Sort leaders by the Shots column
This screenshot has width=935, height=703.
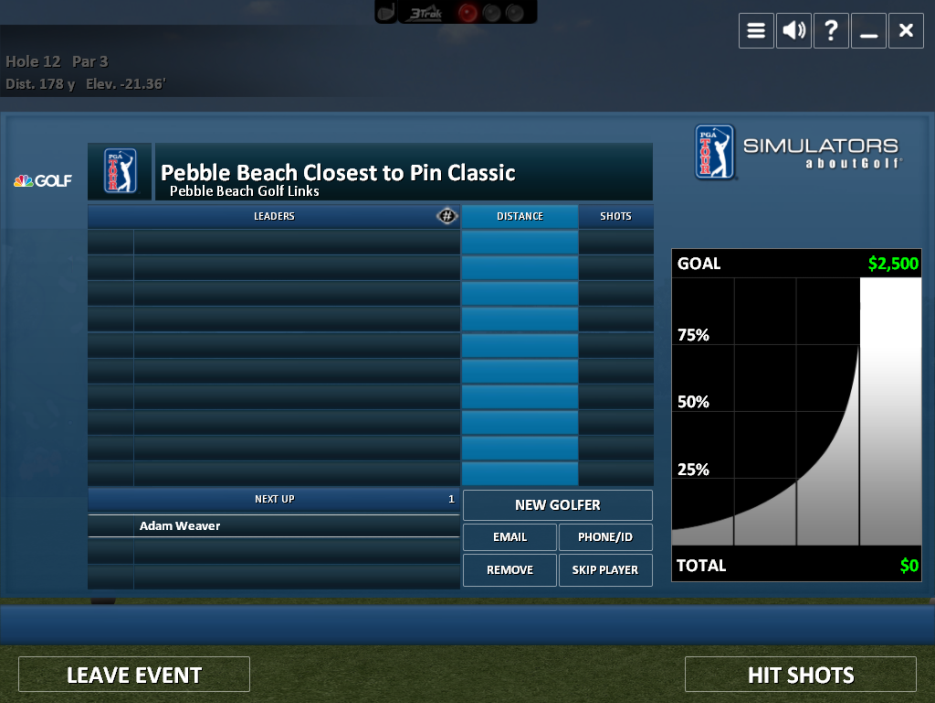point(616,216)
